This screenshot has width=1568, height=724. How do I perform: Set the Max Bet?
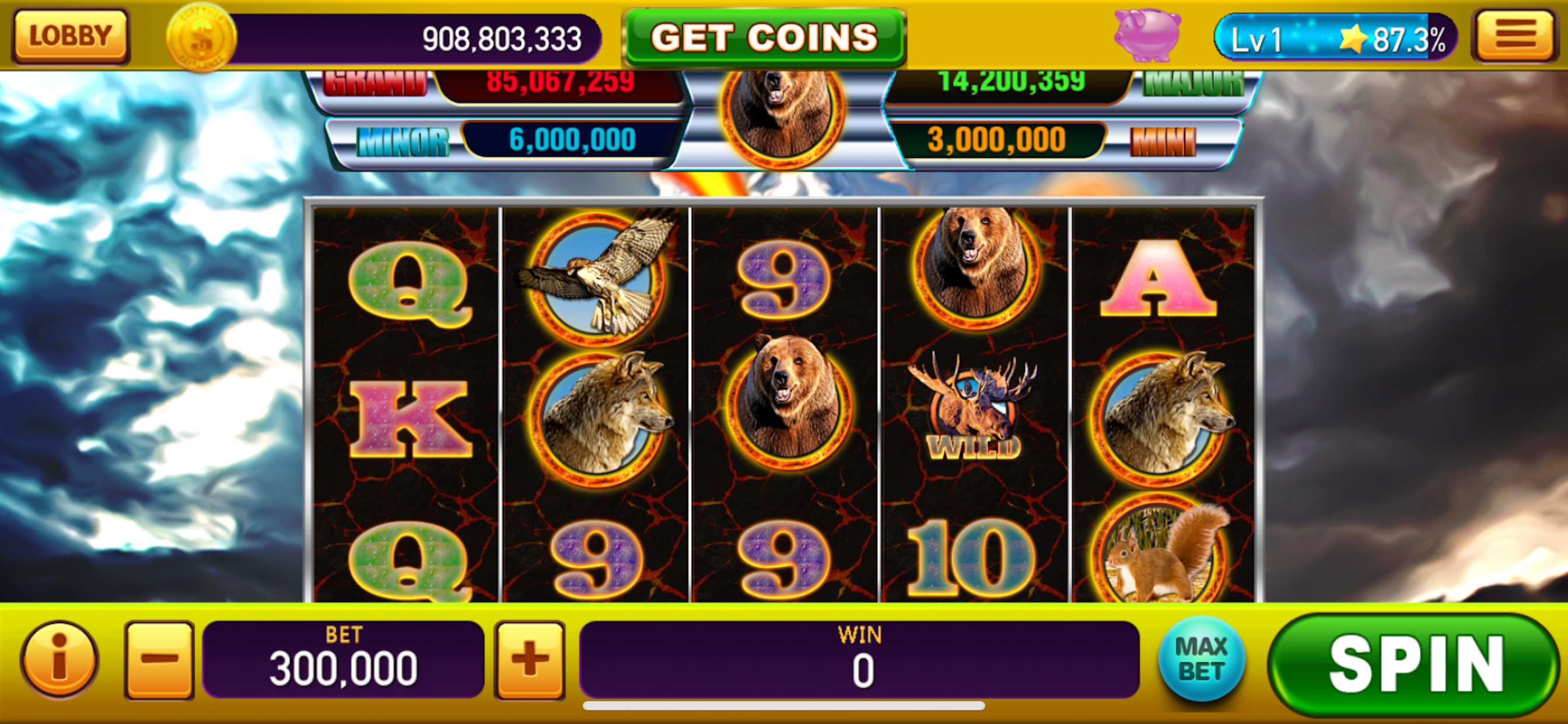[x=1200, y=659]
